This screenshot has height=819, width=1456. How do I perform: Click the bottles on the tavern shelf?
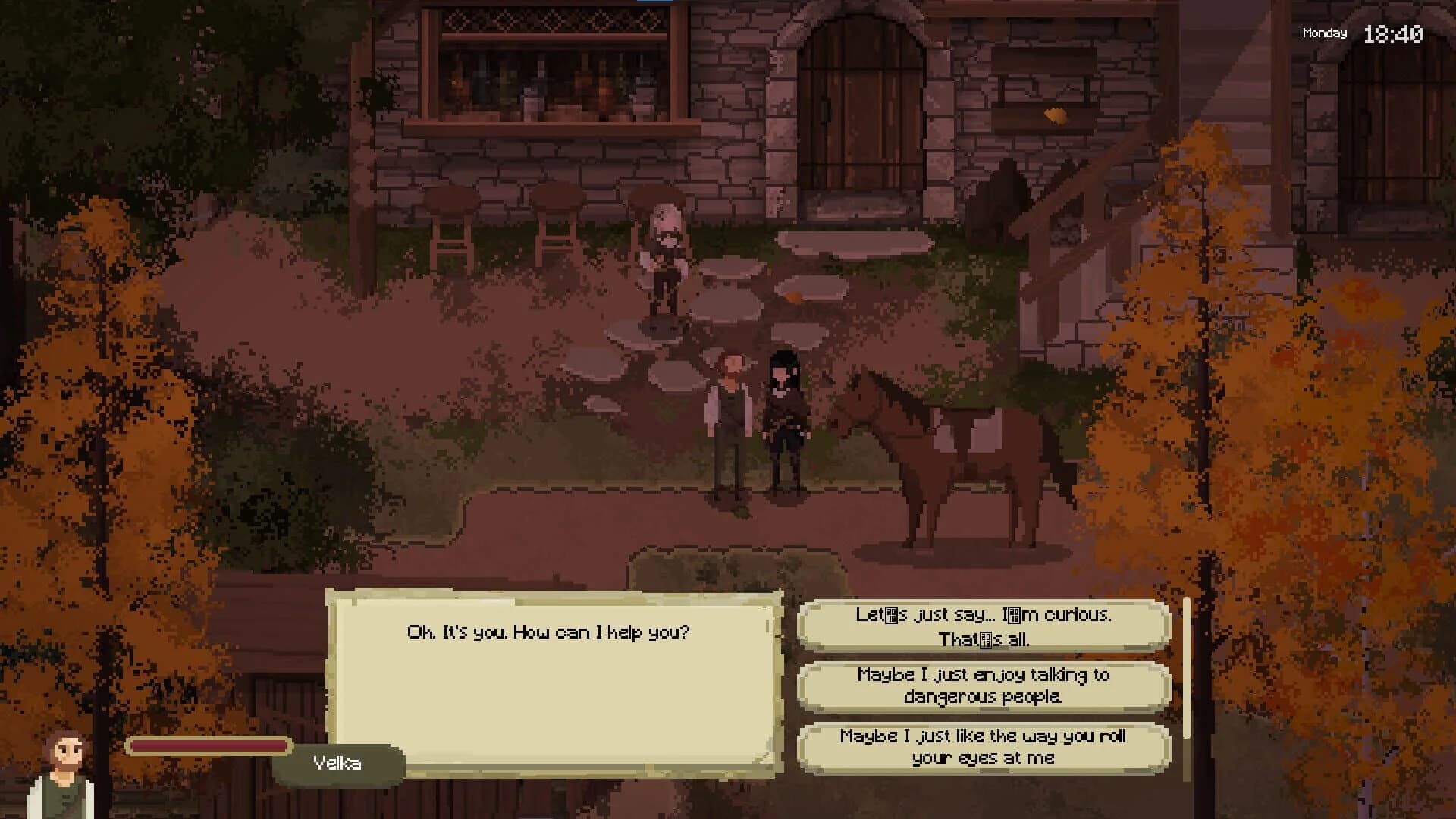click(x=538, y=83)
